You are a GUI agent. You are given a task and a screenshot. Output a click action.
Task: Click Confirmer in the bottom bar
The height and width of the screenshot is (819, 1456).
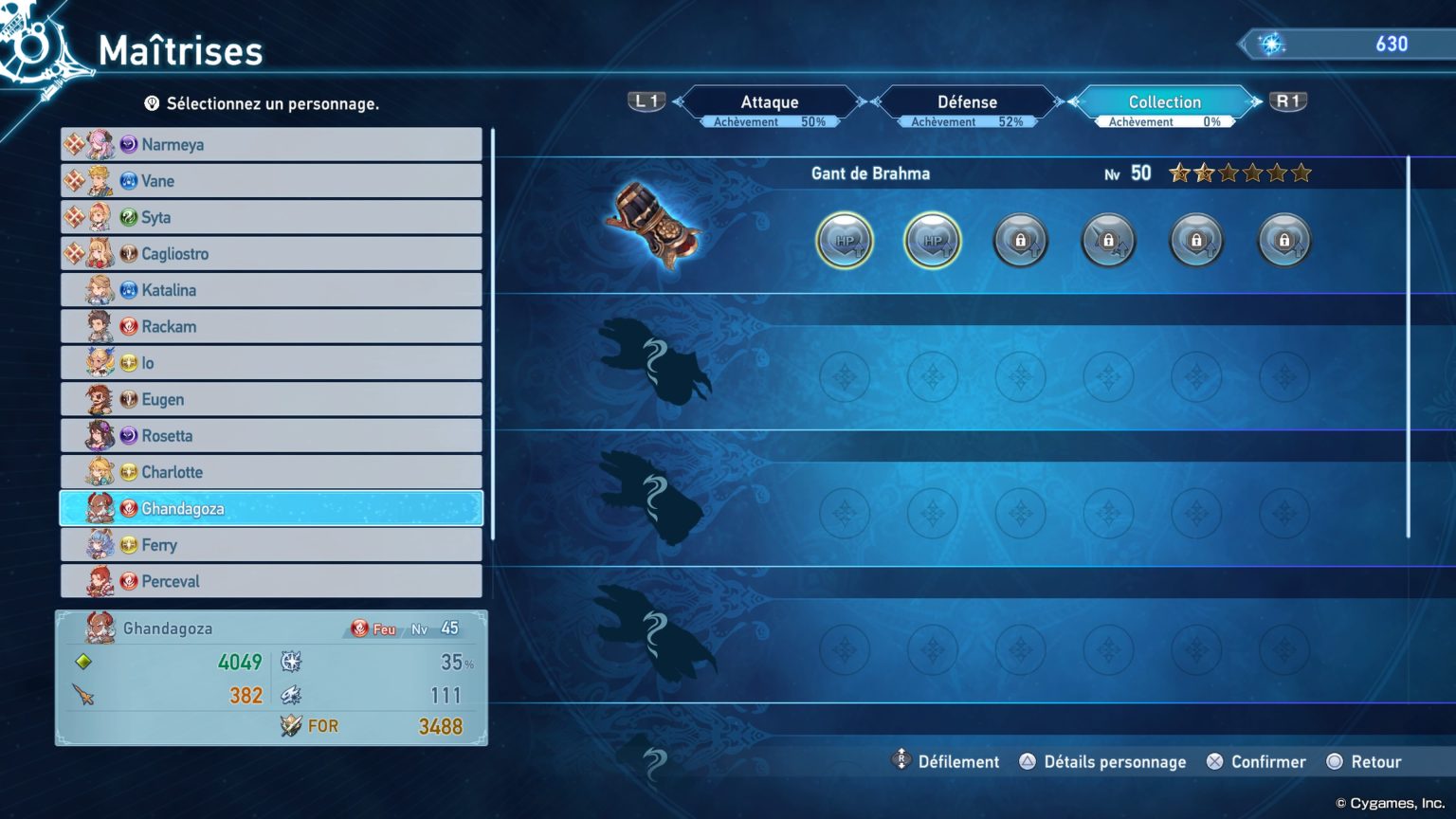pos(1266,761)
